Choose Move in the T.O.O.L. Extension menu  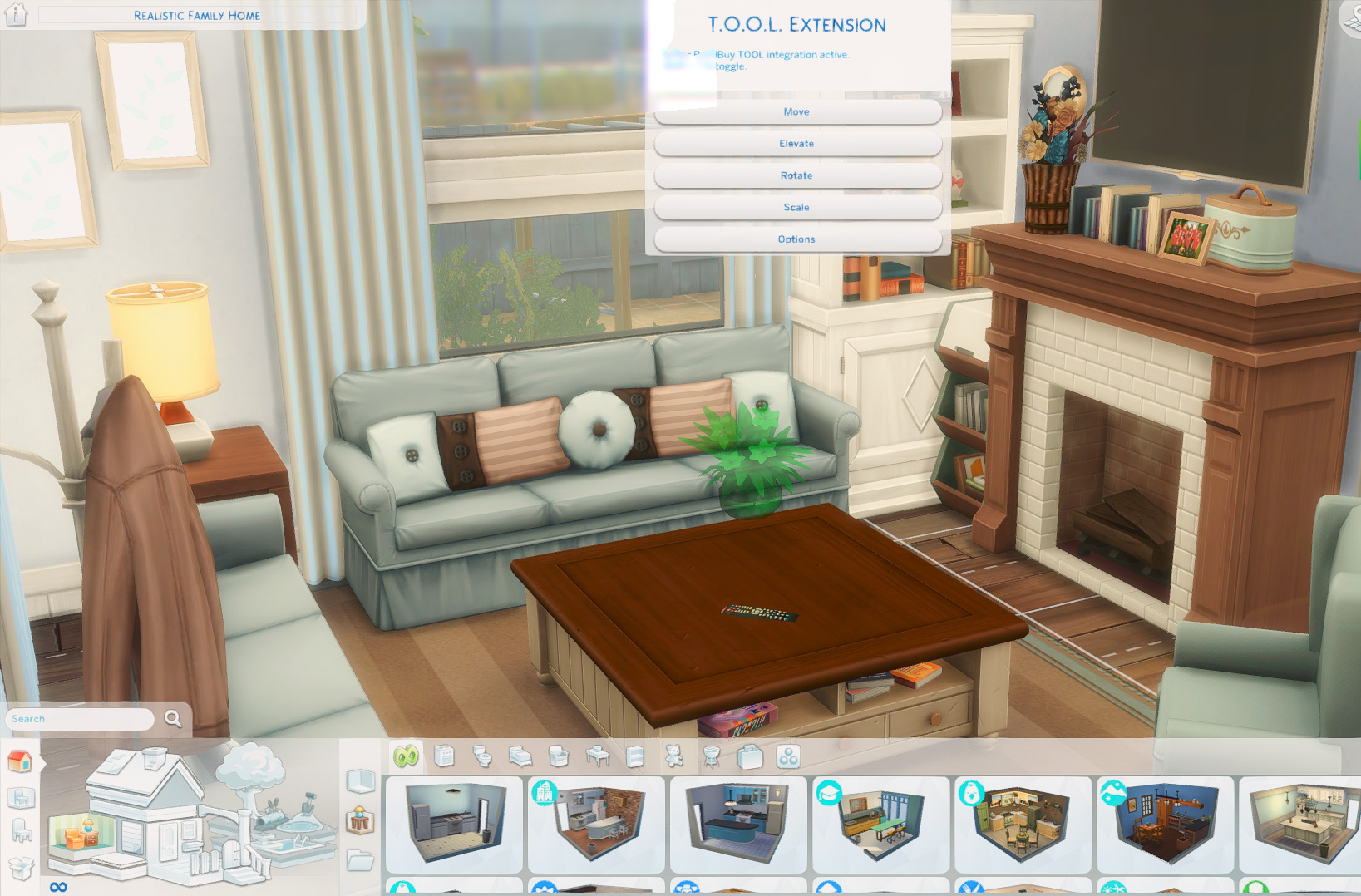[x=796, y=111]
